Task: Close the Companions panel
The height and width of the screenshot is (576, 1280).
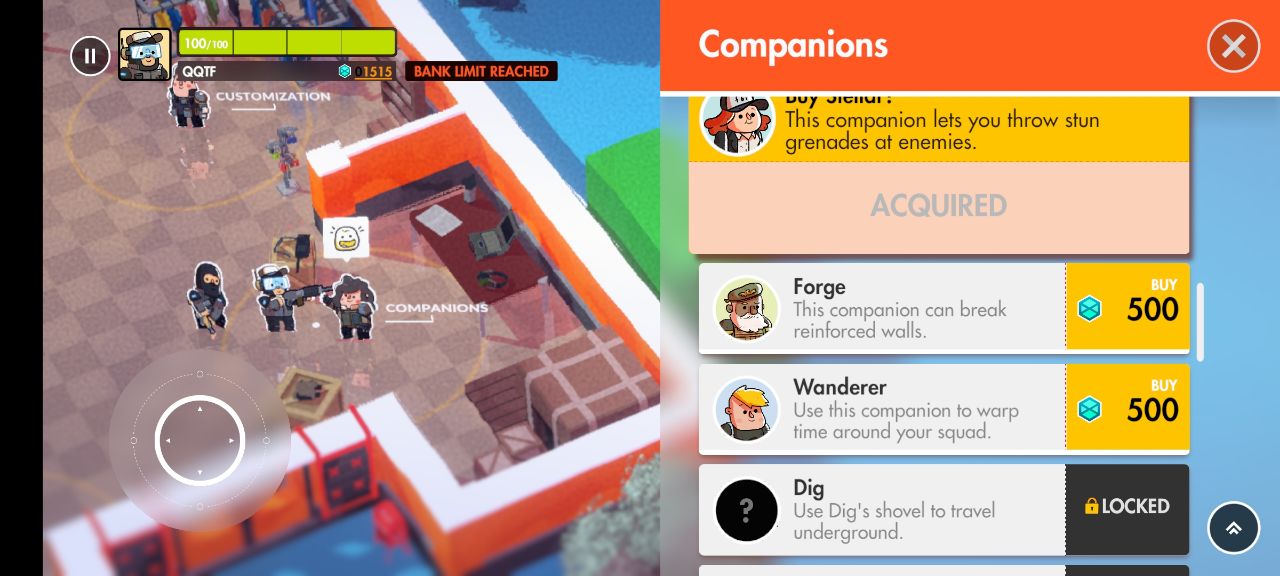Action: (x=1233, y=46)
